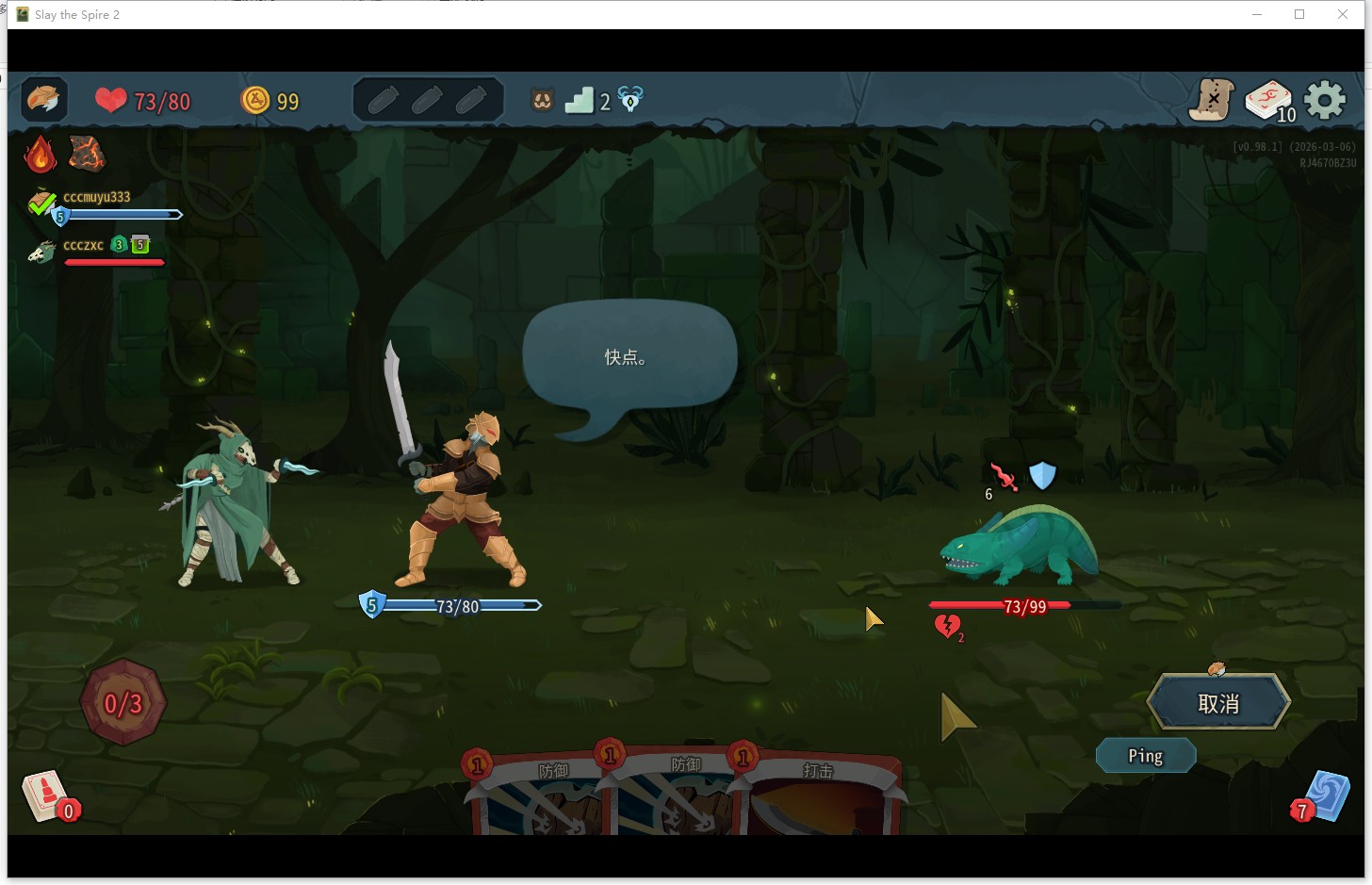Viewport: 1372px width, 885px height.
Task: Open the draw pile
Action: tap(45, 795)
